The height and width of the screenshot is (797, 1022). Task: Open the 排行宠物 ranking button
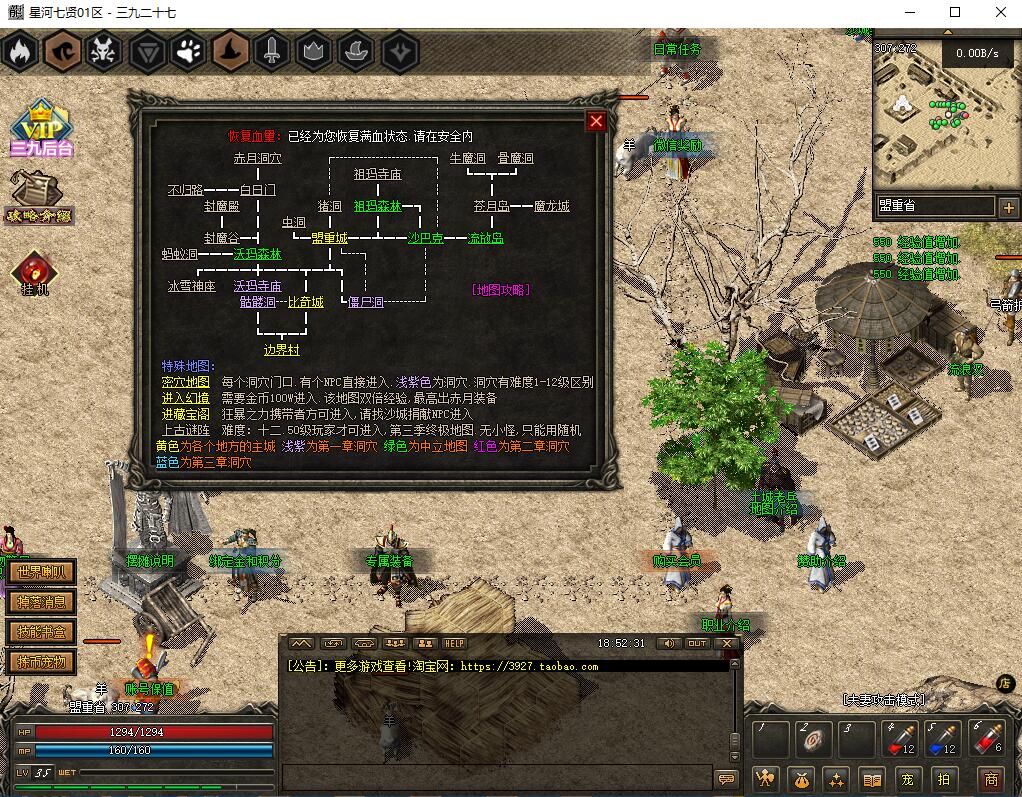41,661
